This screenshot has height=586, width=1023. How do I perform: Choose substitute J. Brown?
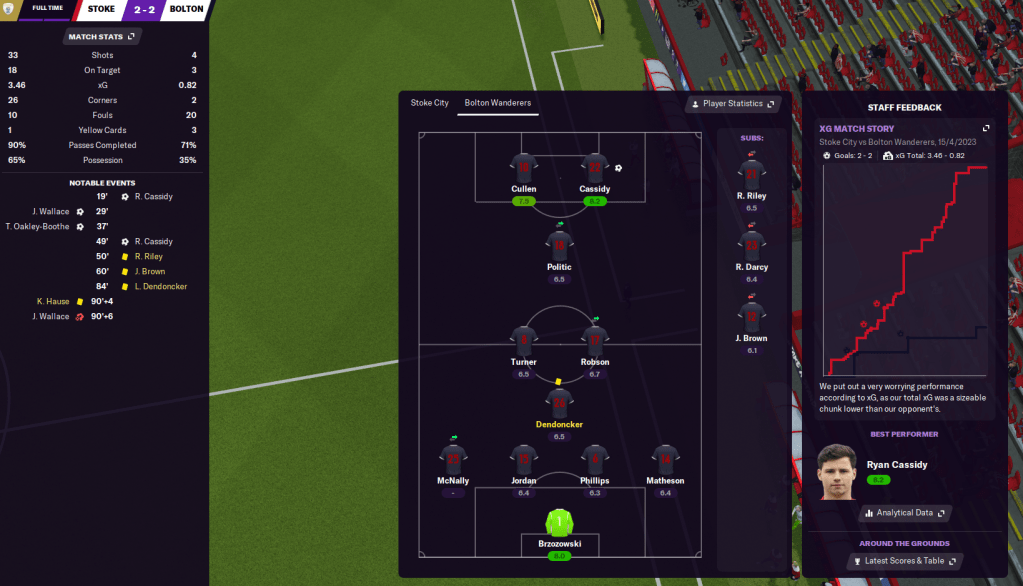pyautogui.click(x=751, y=317)
